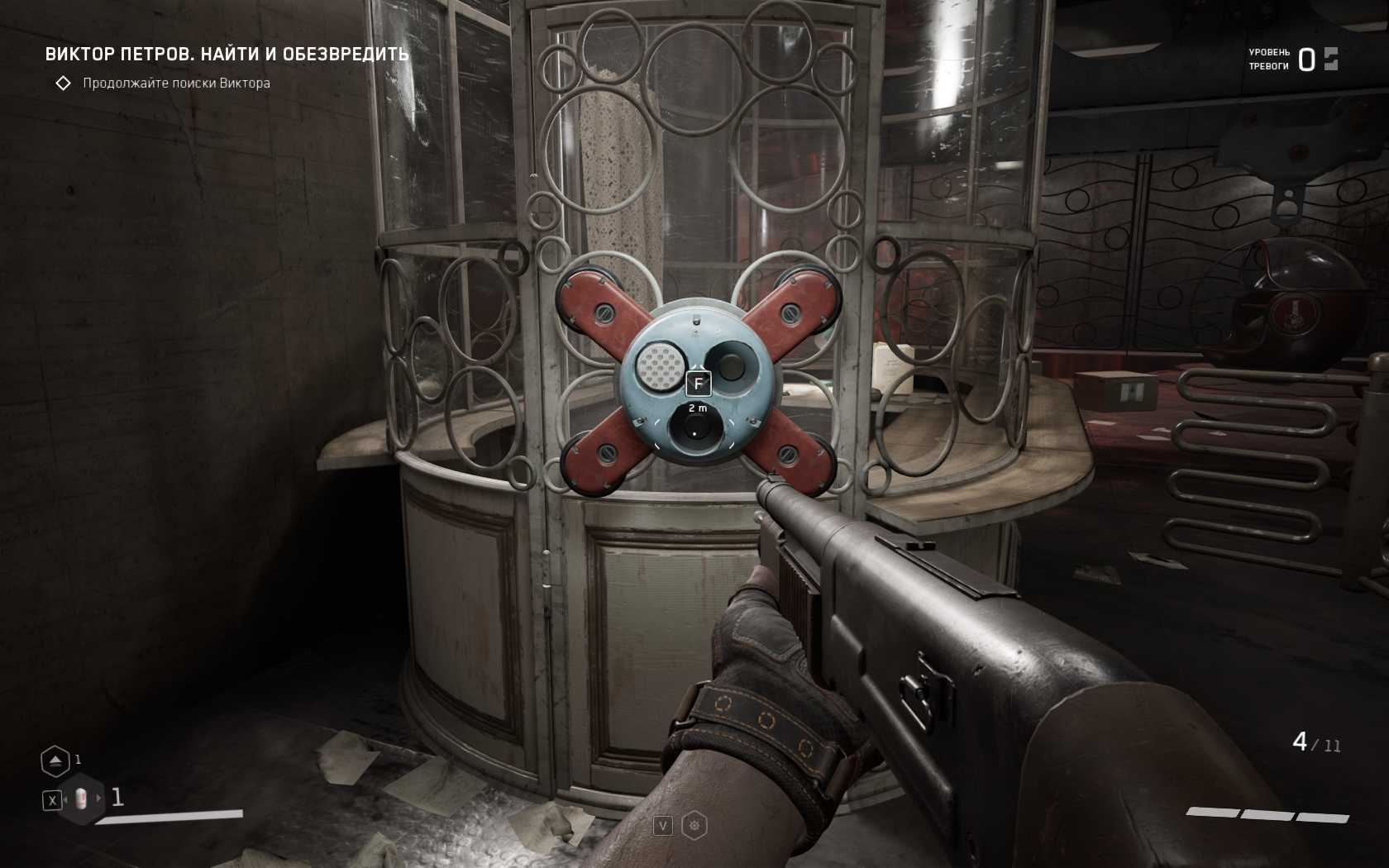Activate the gear hexagon ability icon
1389x868 pixels.
[x=694, y=825]
